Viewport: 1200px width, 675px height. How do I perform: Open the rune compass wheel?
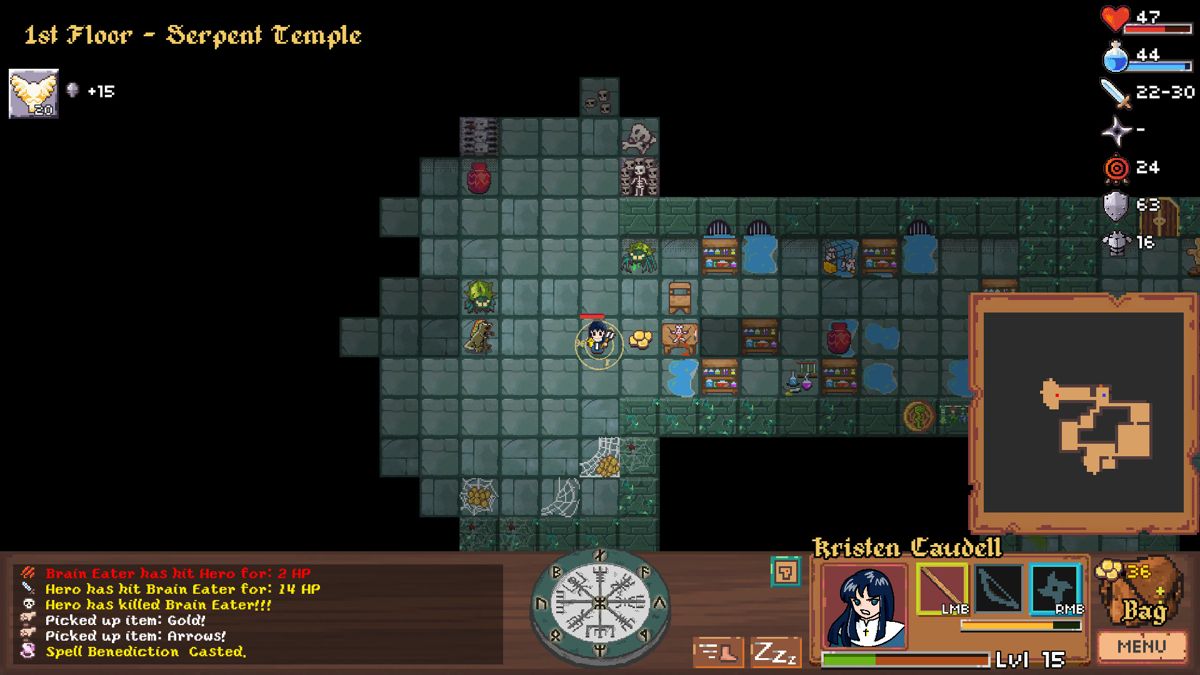(599, 601)
